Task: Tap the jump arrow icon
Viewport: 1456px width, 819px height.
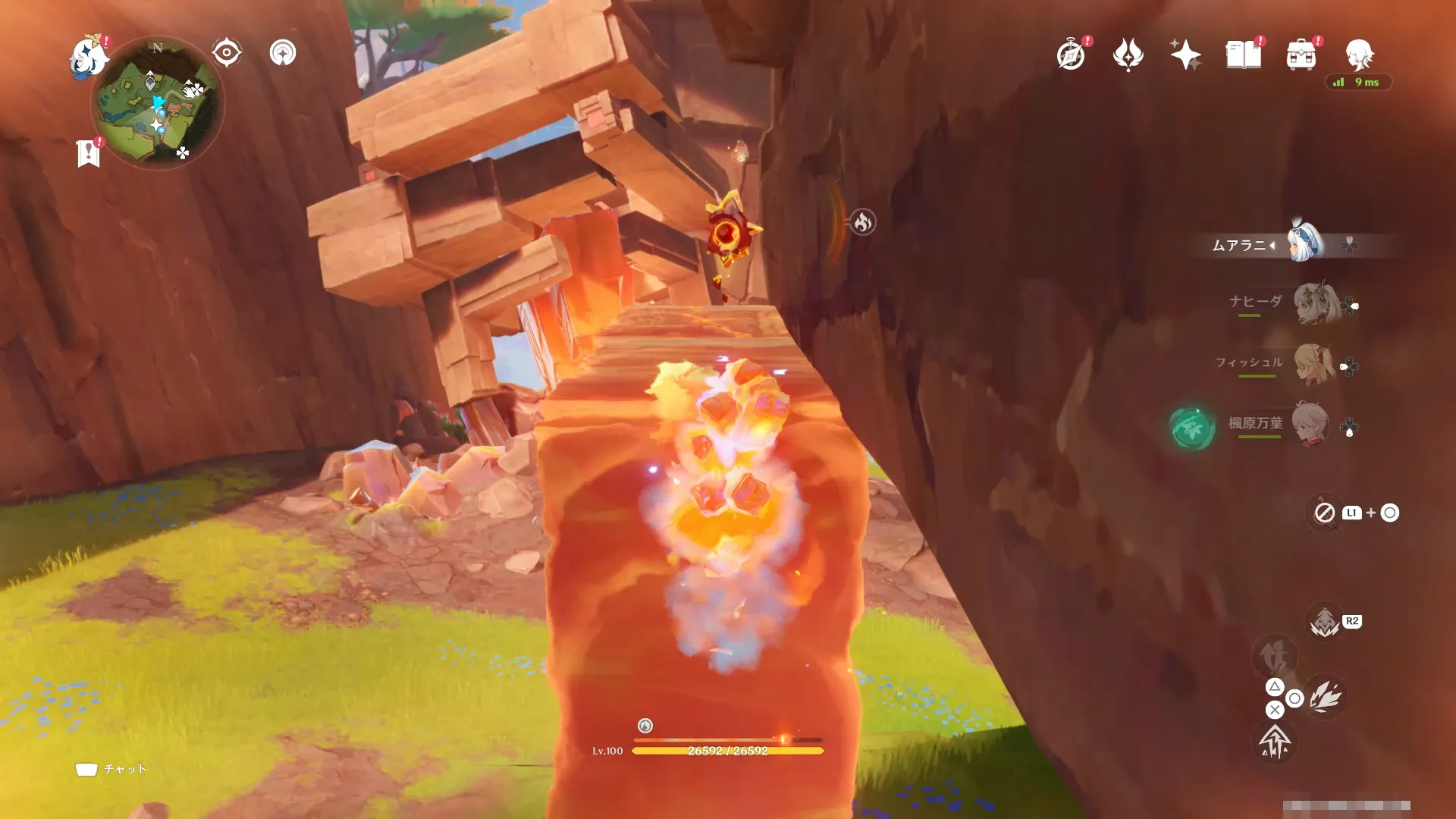Action: [x=1275, y=741]
